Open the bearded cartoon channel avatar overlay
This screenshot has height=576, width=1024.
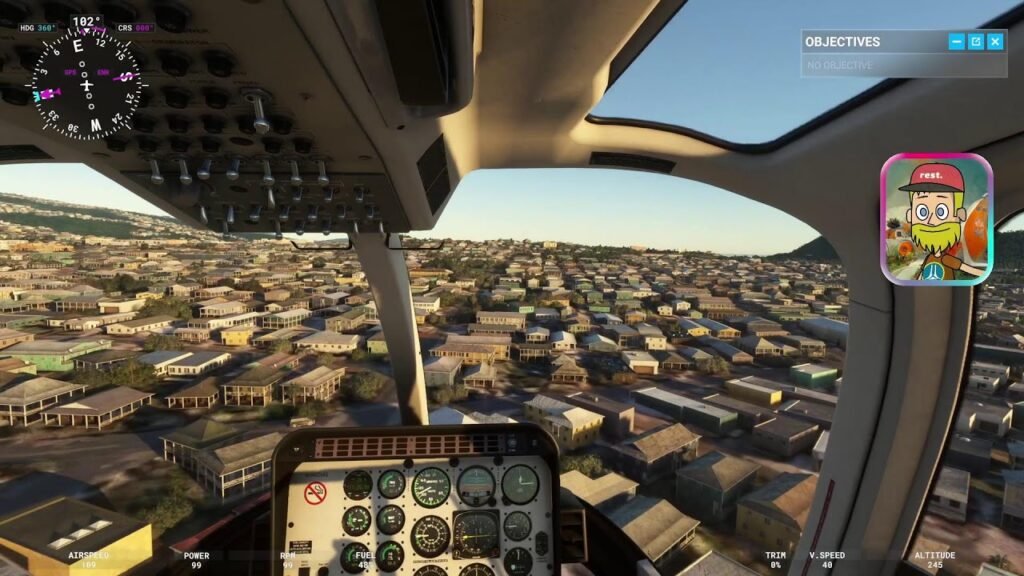point(936,219)
